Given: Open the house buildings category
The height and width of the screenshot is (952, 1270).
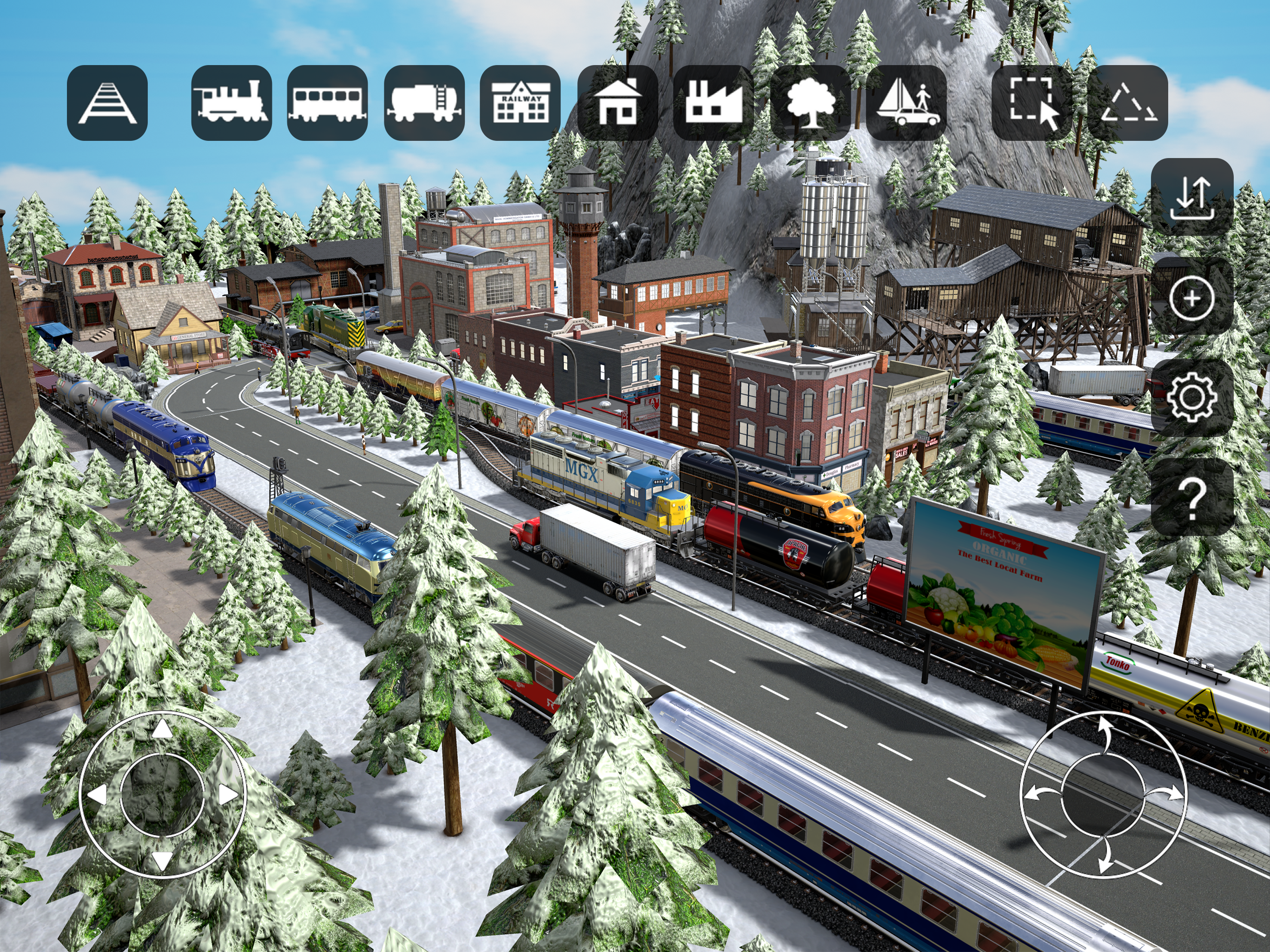Looking at the screenshot, I should (x=618, y=103).
